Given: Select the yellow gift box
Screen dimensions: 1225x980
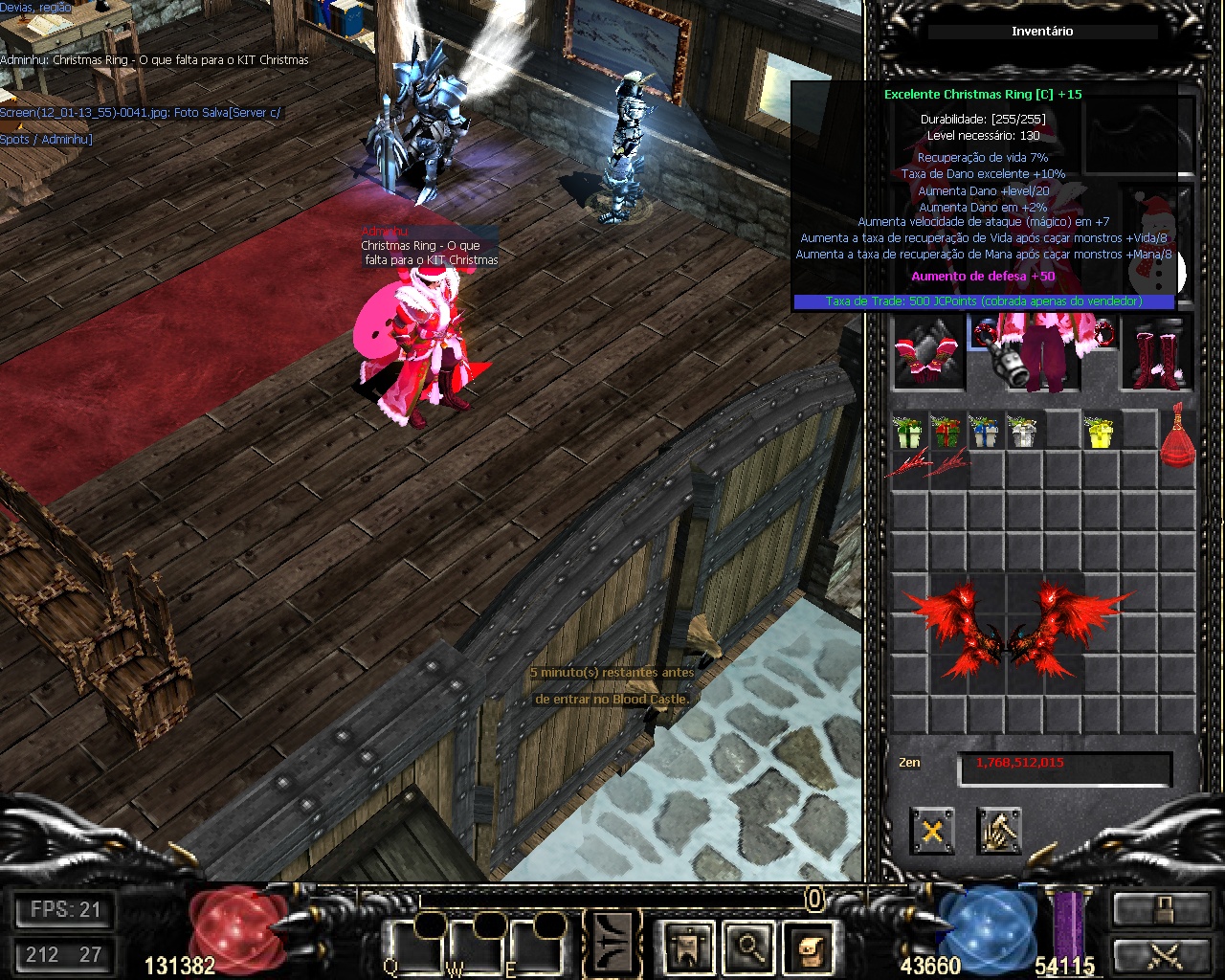Looking at the screenshot, I should coord(1101,432).
